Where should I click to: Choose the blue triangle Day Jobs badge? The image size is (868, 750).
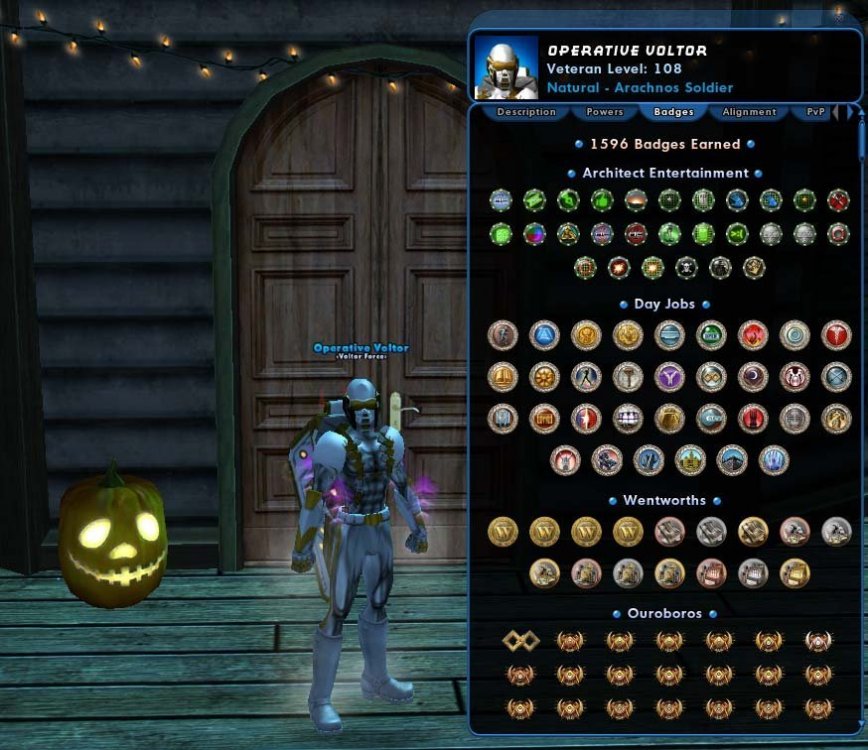544,335
